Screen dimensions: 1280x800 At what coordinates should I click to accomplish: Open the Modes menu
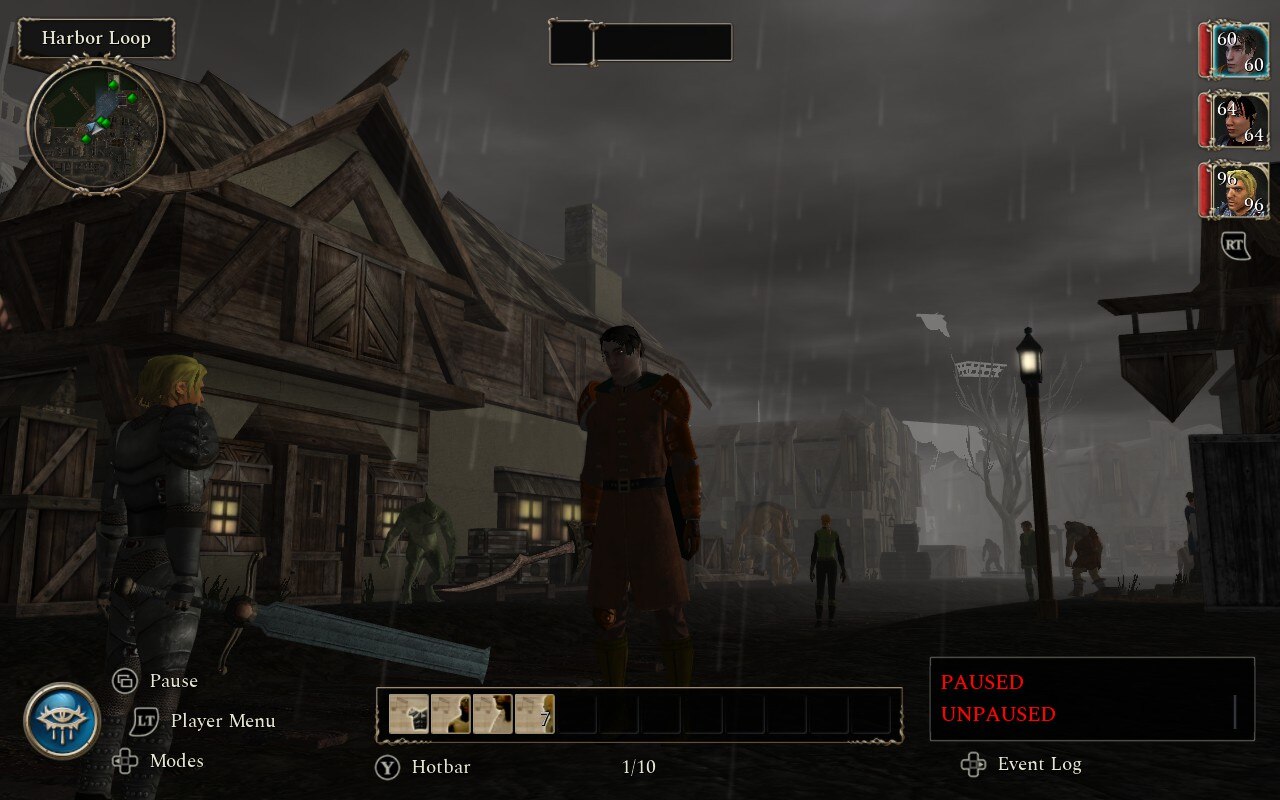(x=177, y=761)
